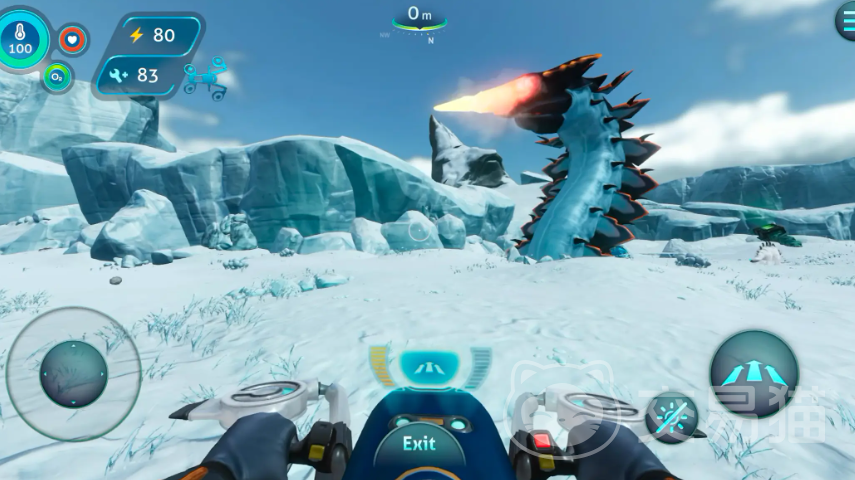The width and height of the screenshot is (855, 480).
Task: Select the heart health icon
Action: pos(72,40)
